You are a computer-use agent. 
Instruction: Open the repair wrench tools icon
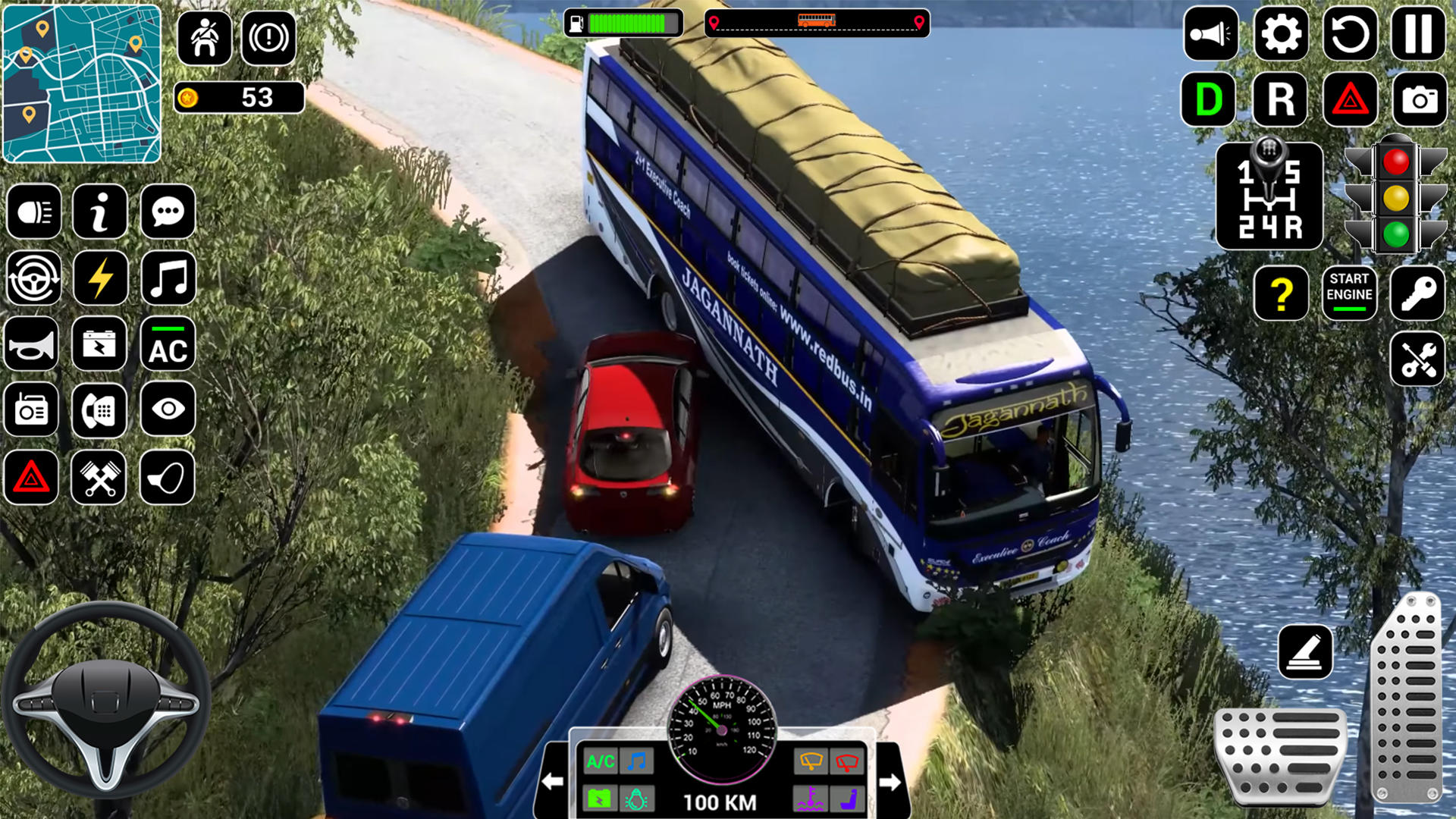tap(1417, 359)
